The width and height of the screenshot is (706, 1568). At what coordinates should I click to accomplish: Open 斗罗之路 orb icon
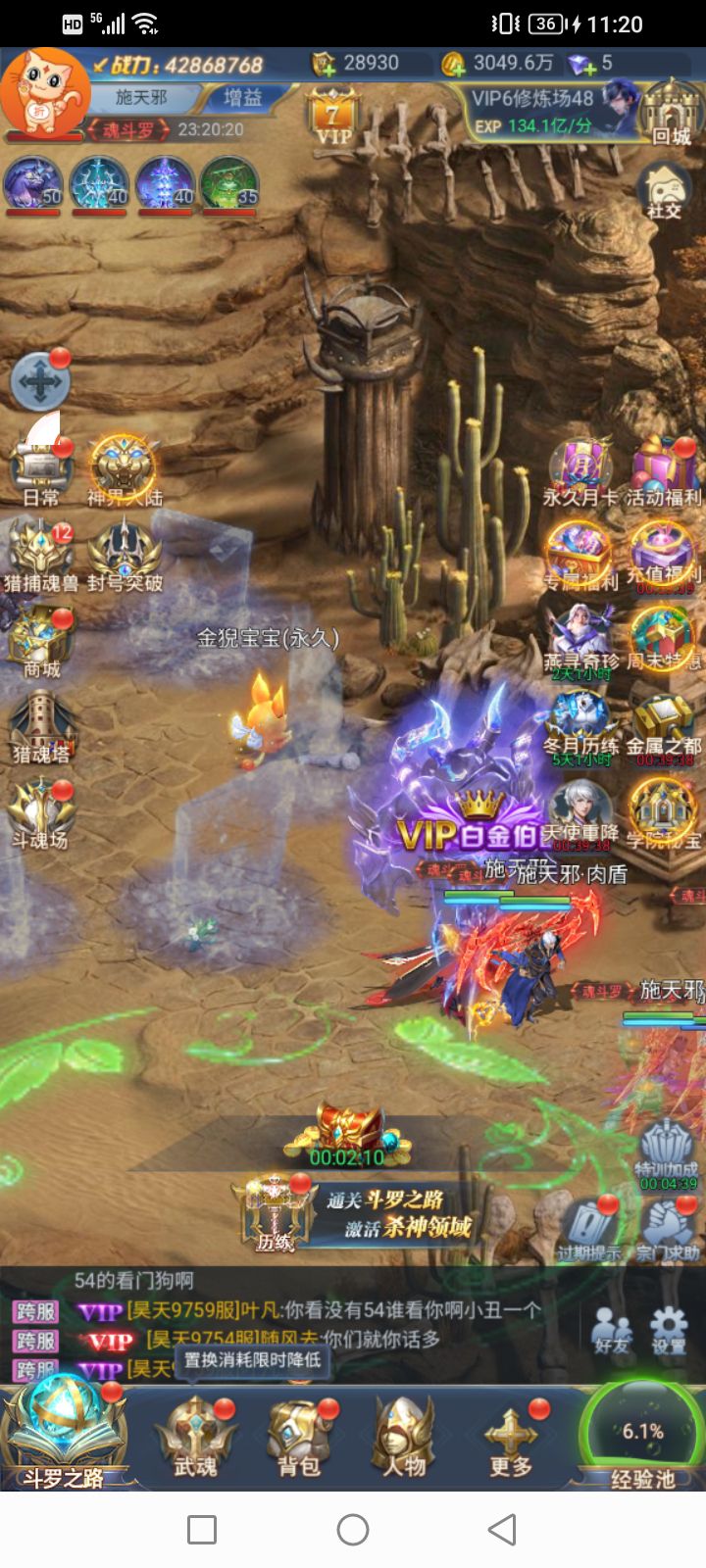pos(63,1431)
